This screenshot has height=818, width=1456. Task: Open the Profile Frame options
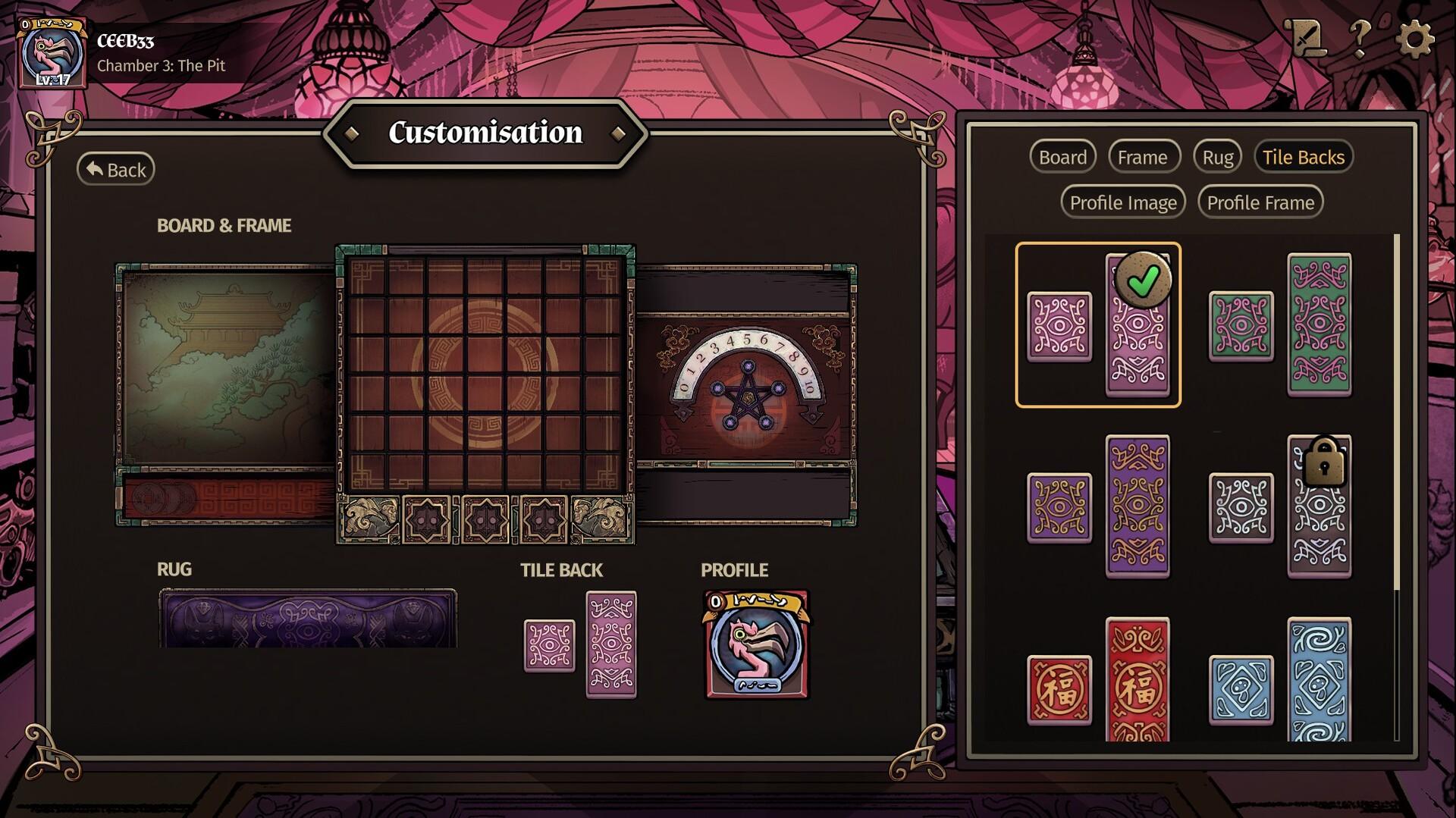point(1260,202)
